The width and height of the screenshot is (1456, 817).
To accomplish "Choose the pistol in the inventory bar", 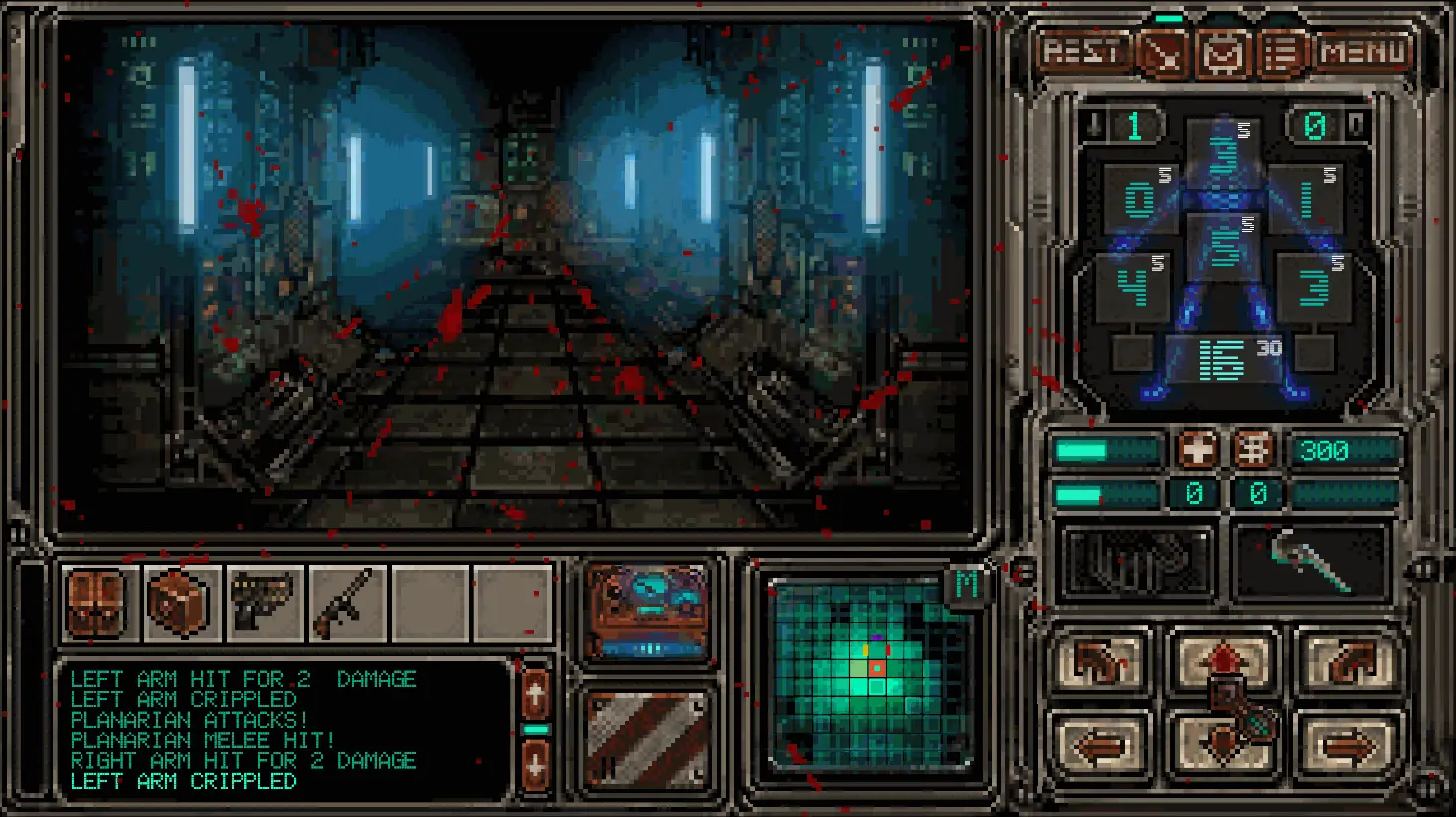I will tap(263, 602).
